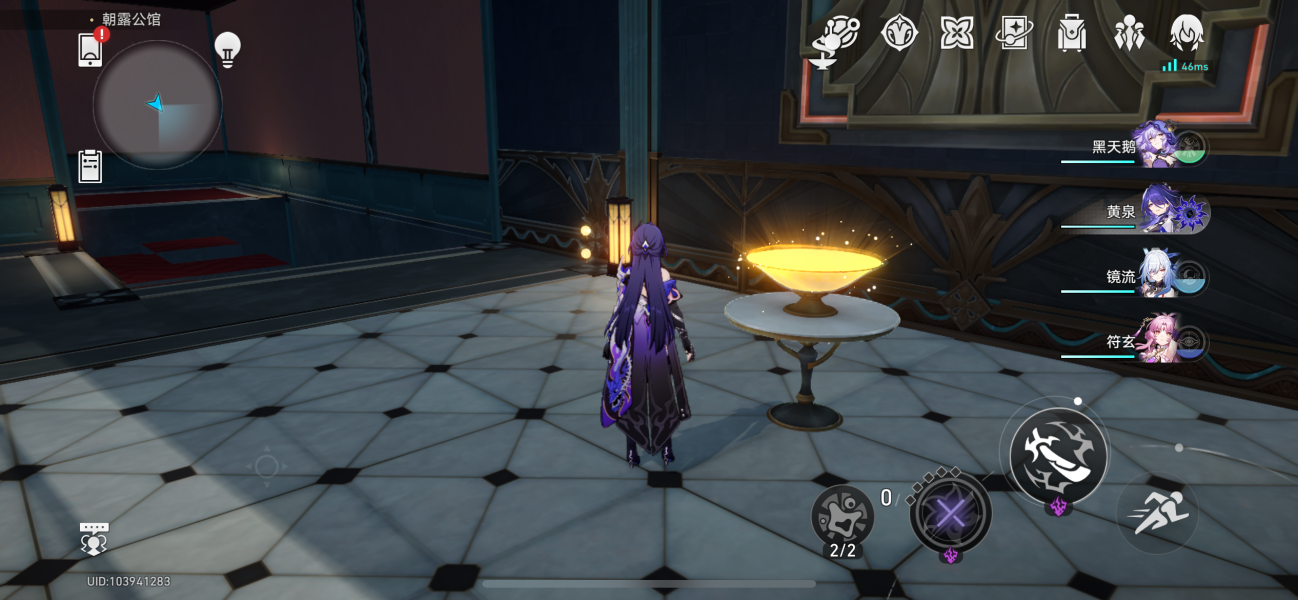The height and width of the screenshot is (600, 1298).
Task: Open the clipboard mission tracker
Action: pos(90,166)
